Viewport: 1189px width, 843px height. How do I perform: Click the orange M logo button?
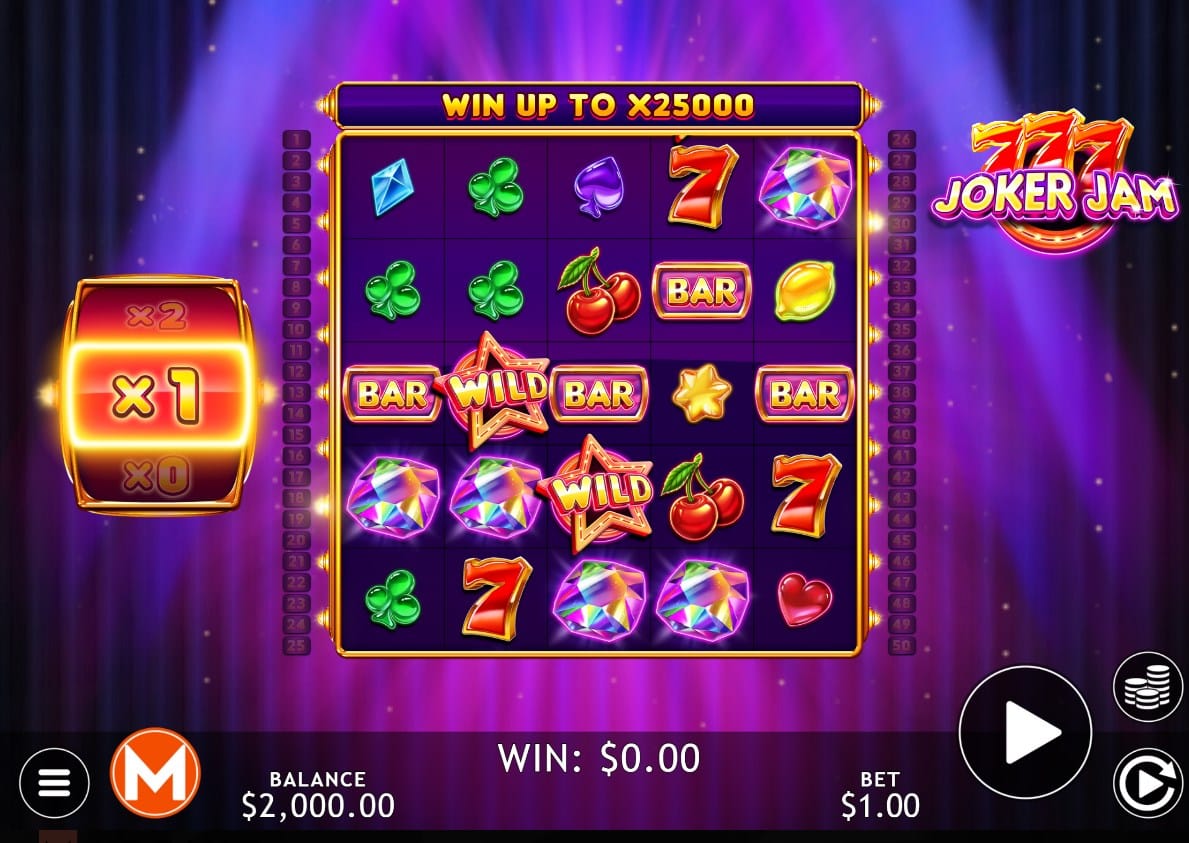tap(155, 772)
